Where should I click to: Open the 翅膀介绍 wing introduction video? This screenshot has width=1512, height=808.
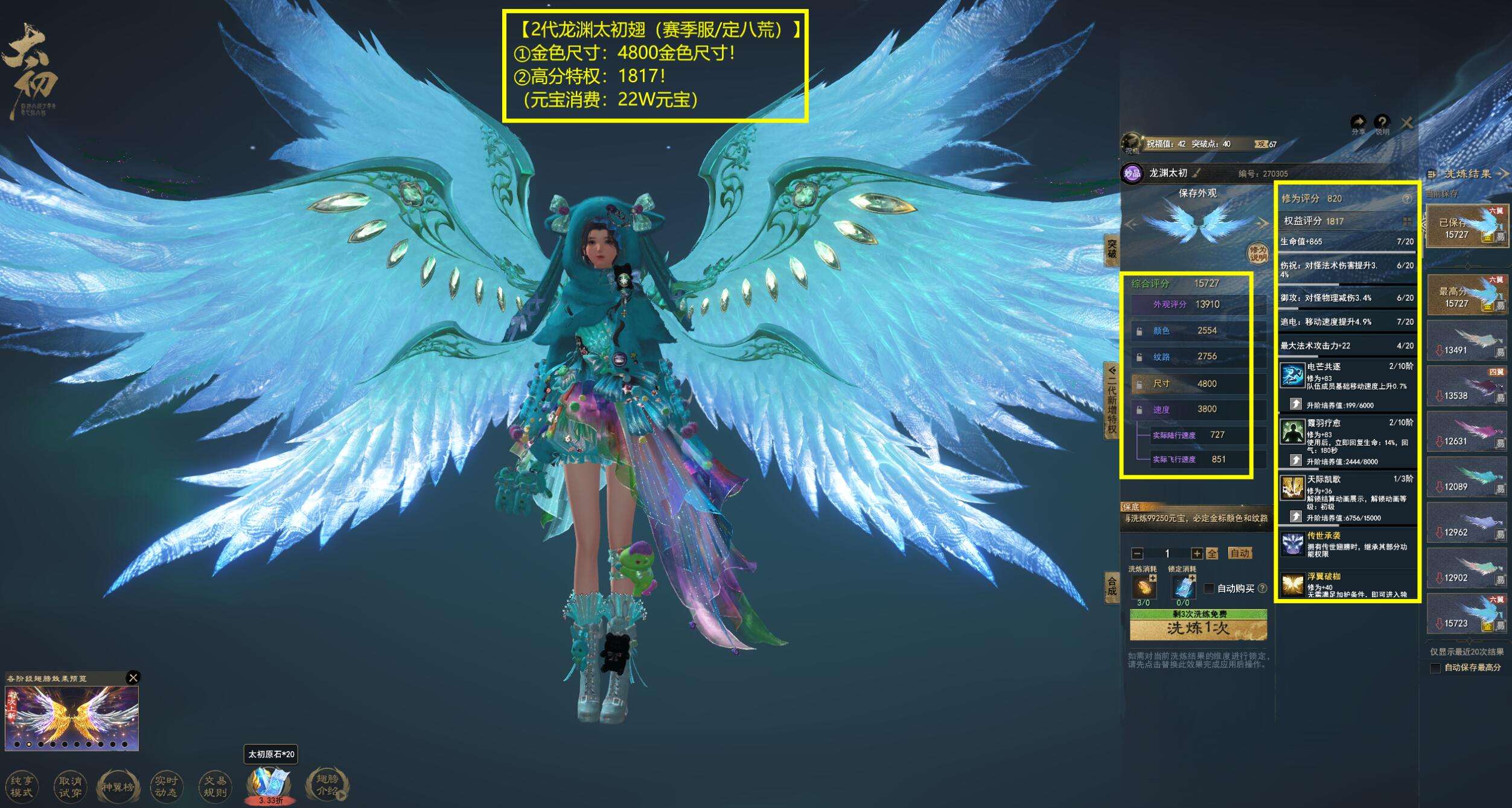pyautogui.click(x=327, y=785)
